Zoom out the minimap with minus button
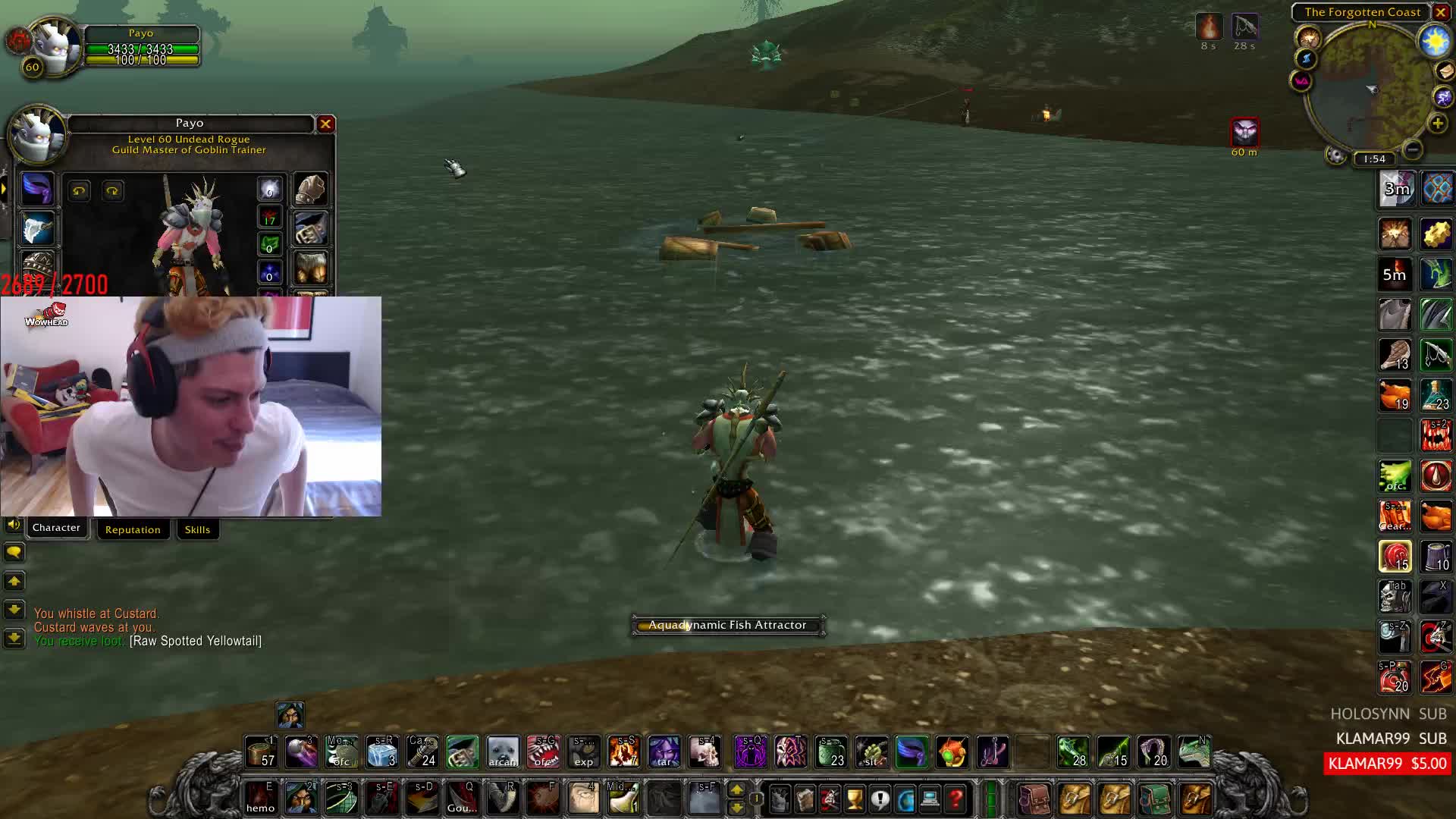The image size is (1456, 819). (1412, 149)
